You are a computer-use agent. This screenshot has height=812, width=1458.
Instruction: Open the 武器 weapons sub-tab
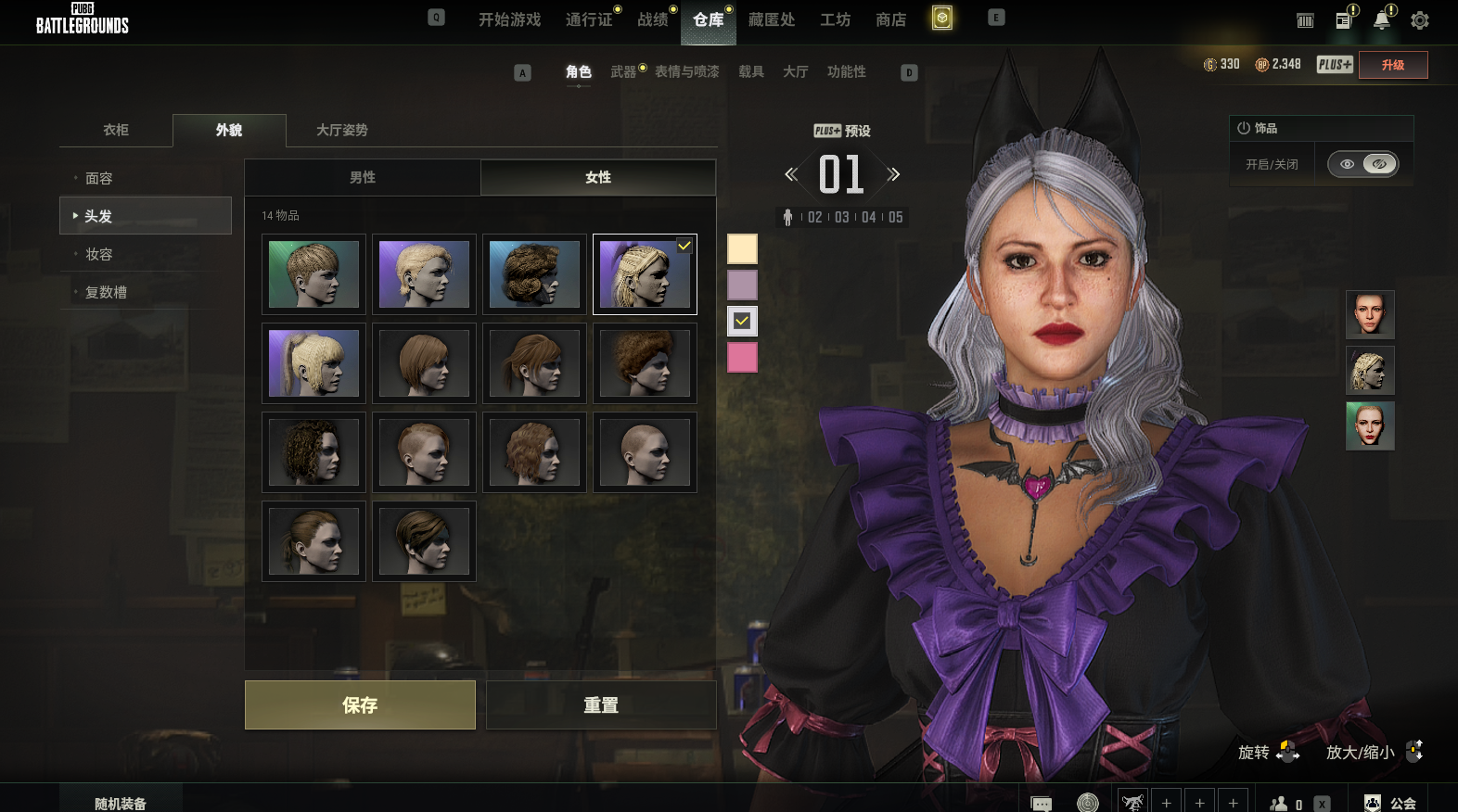[623, 71]
